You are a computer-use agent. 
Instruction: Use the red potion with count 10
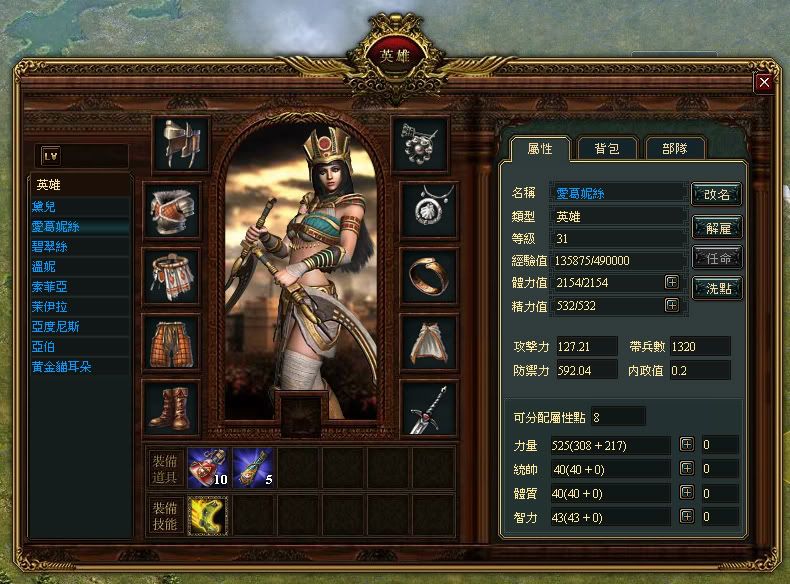[x=207, y=467]
